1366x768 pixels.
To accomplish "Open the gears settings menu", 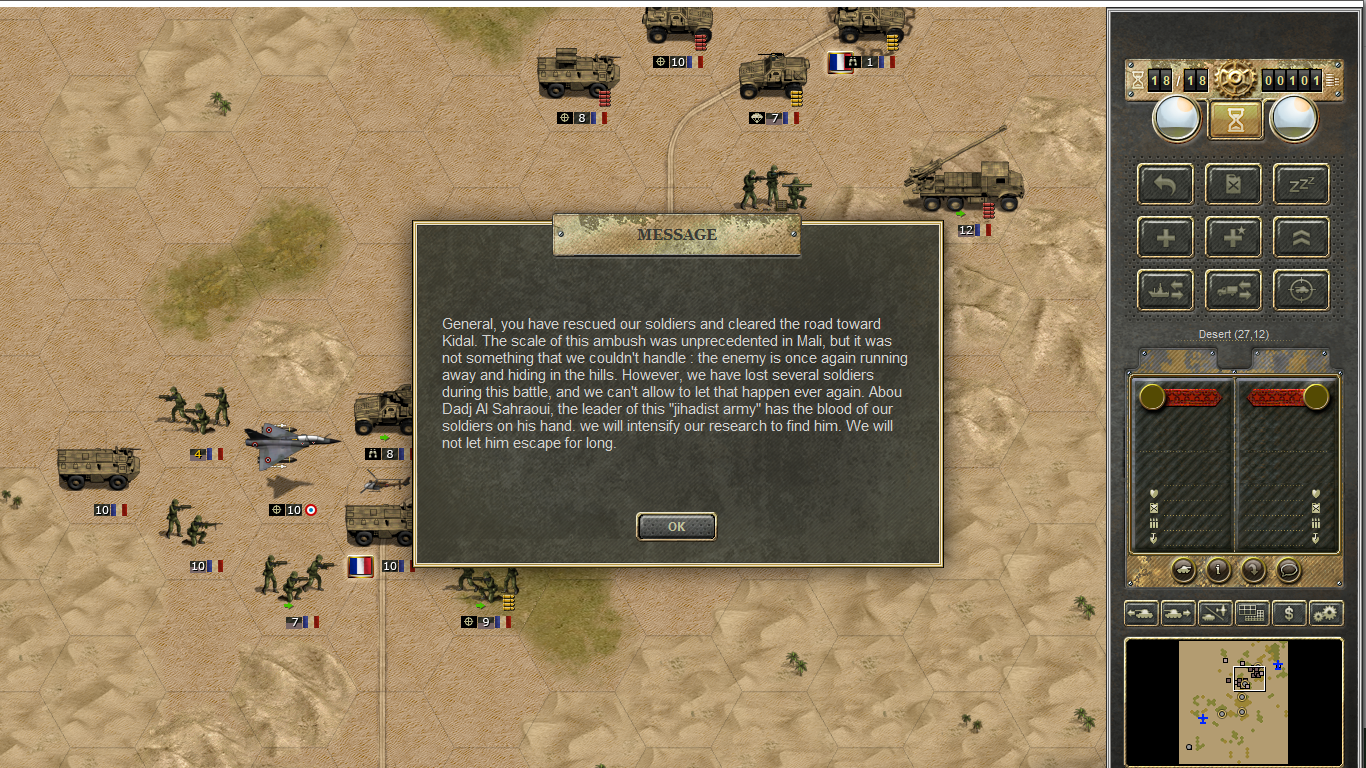I will [1326, 613].
